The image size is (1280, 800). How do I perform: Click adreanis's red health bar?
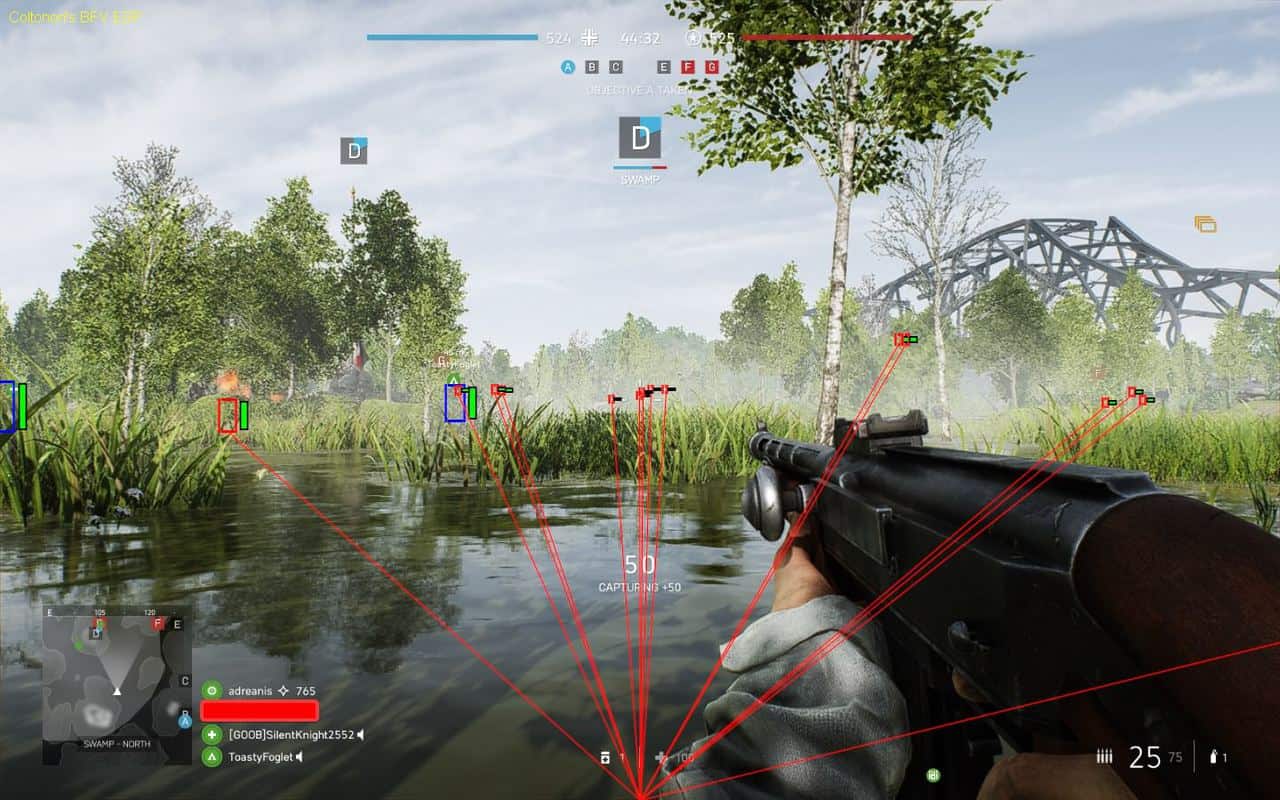tap(259, 712)
